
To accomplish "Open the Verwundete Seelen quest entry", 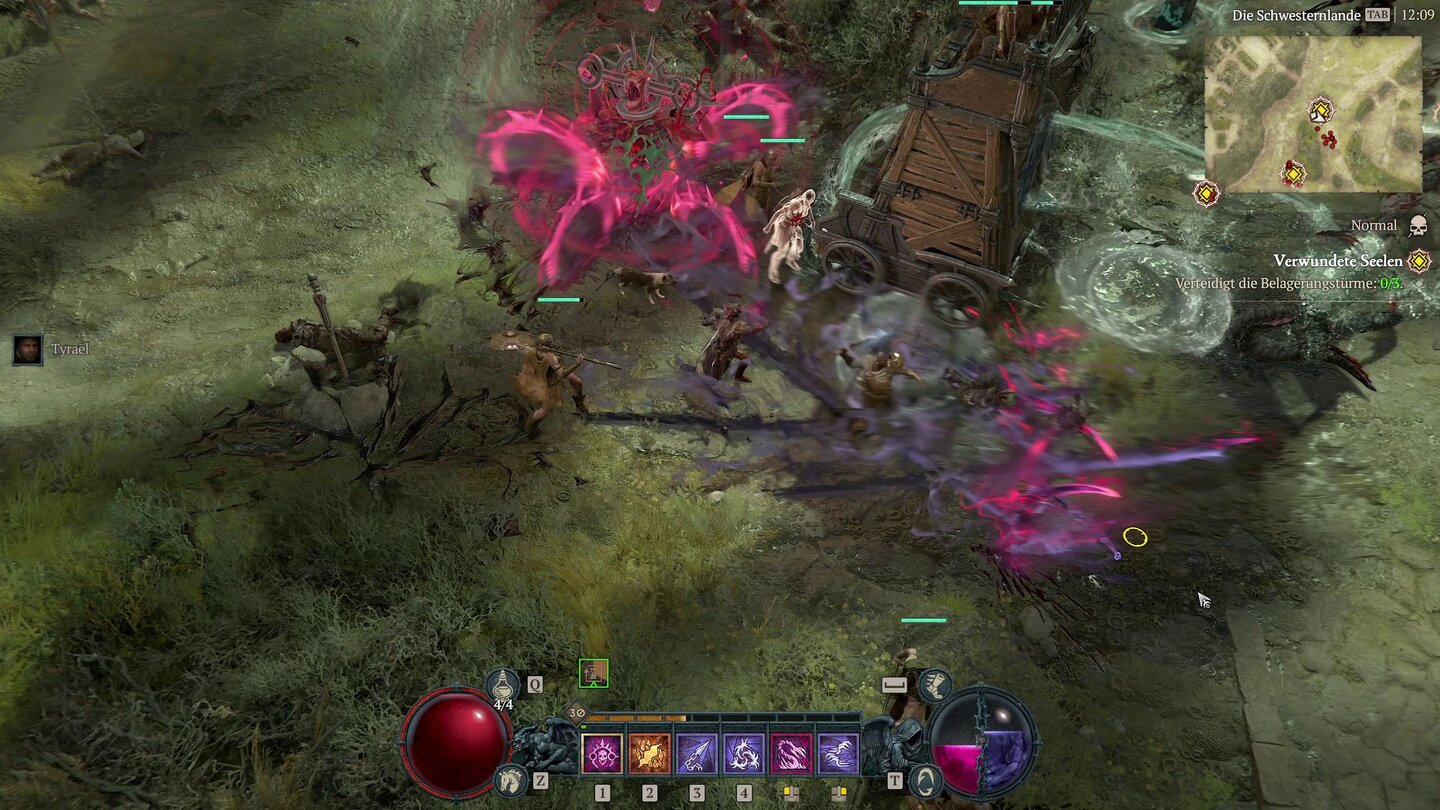I will [1339, 260].
